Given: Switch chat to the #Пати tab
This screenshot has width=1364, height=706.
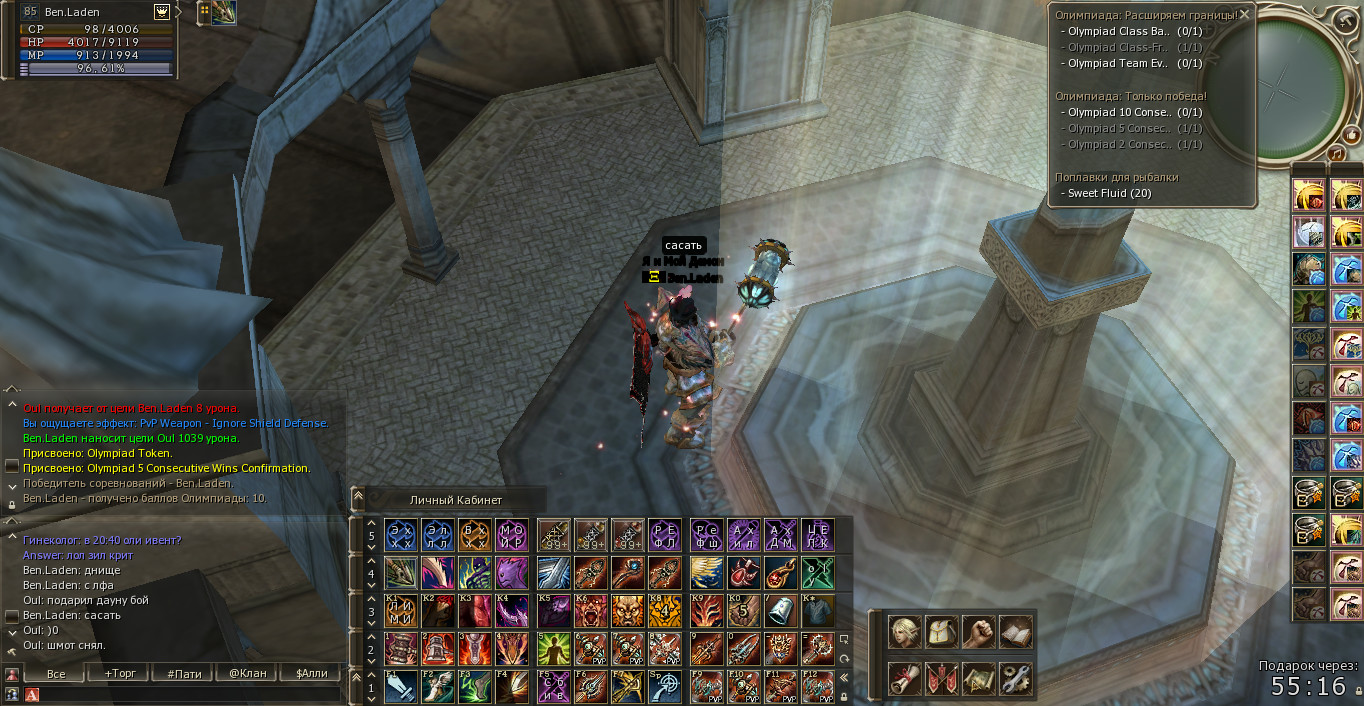Looking at the screenshot, I should pyautogui.click(x=184, y=673).
